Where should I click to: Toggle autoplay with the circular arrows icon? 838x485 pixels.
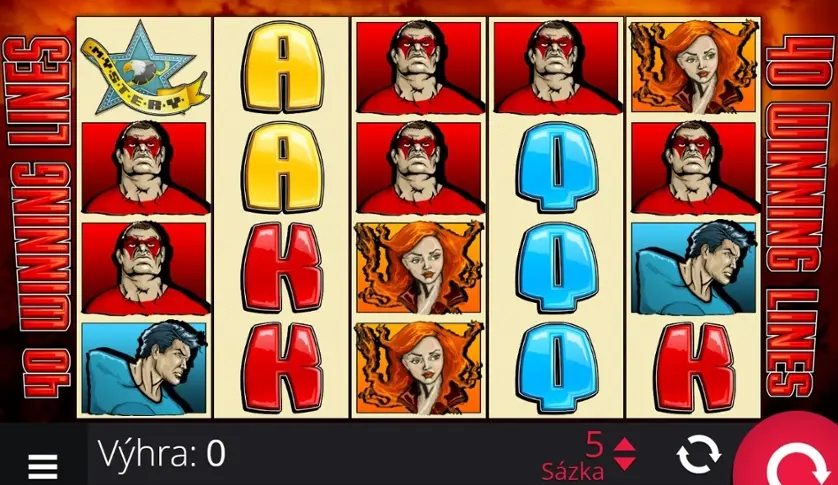point(698,455)
